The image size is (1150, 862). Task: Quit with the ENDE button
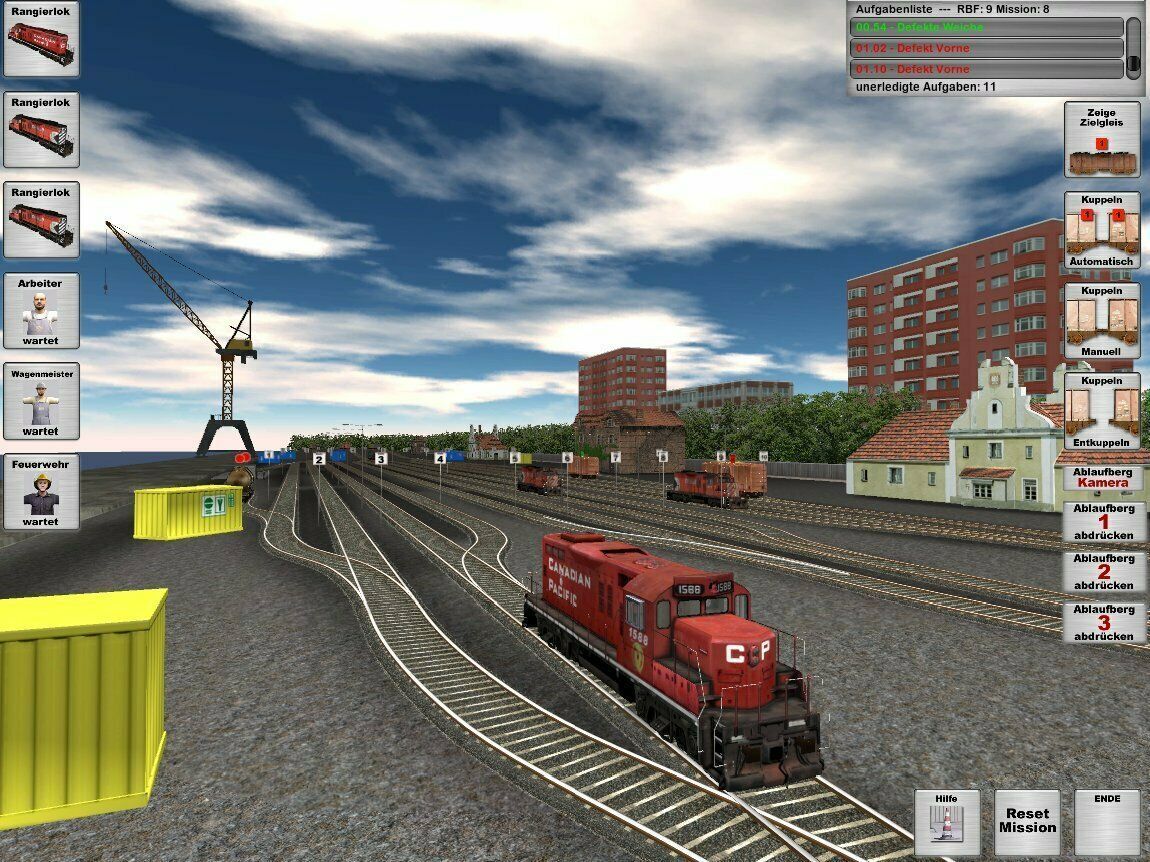[1107, 822]
